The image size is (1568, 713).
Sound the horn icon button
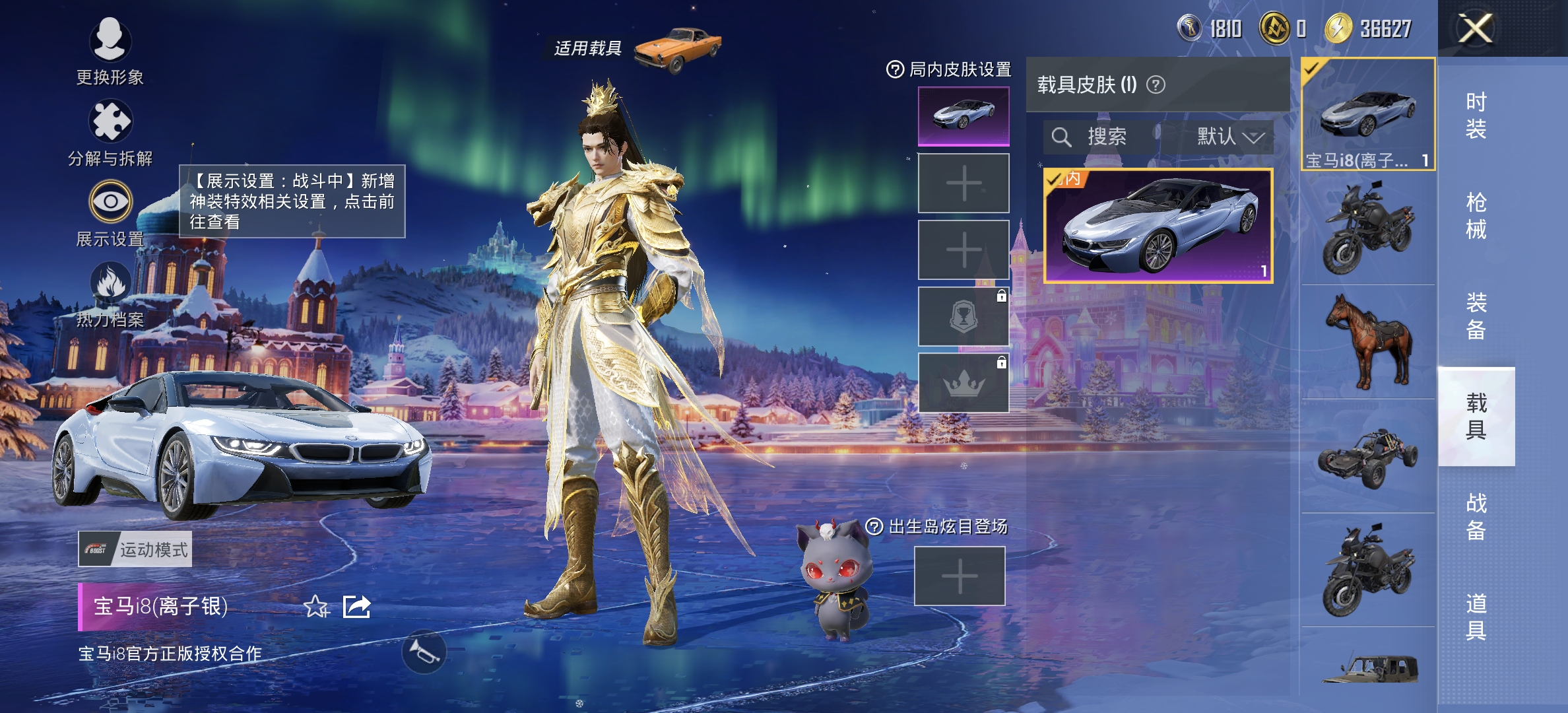[424, 652]
